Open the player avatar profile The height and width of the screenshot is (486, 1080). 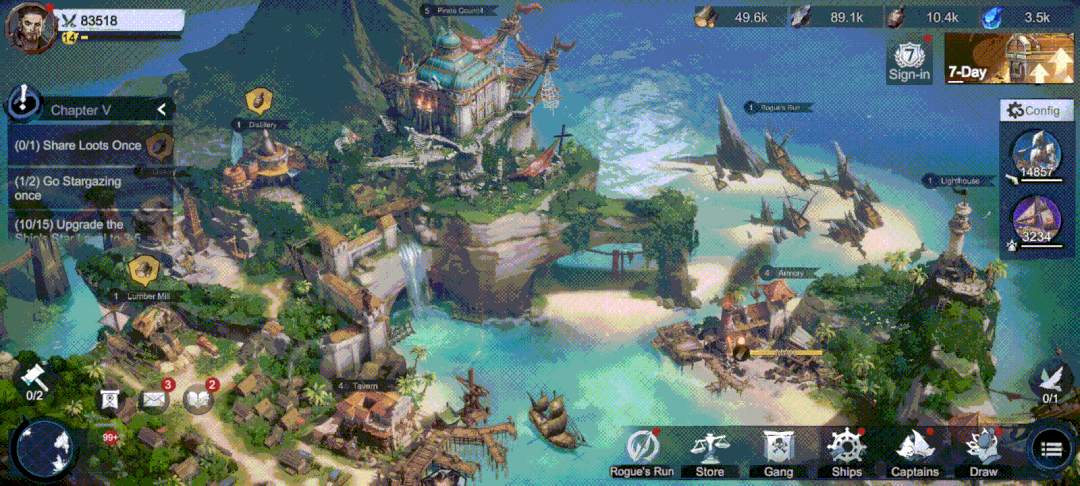30,26
